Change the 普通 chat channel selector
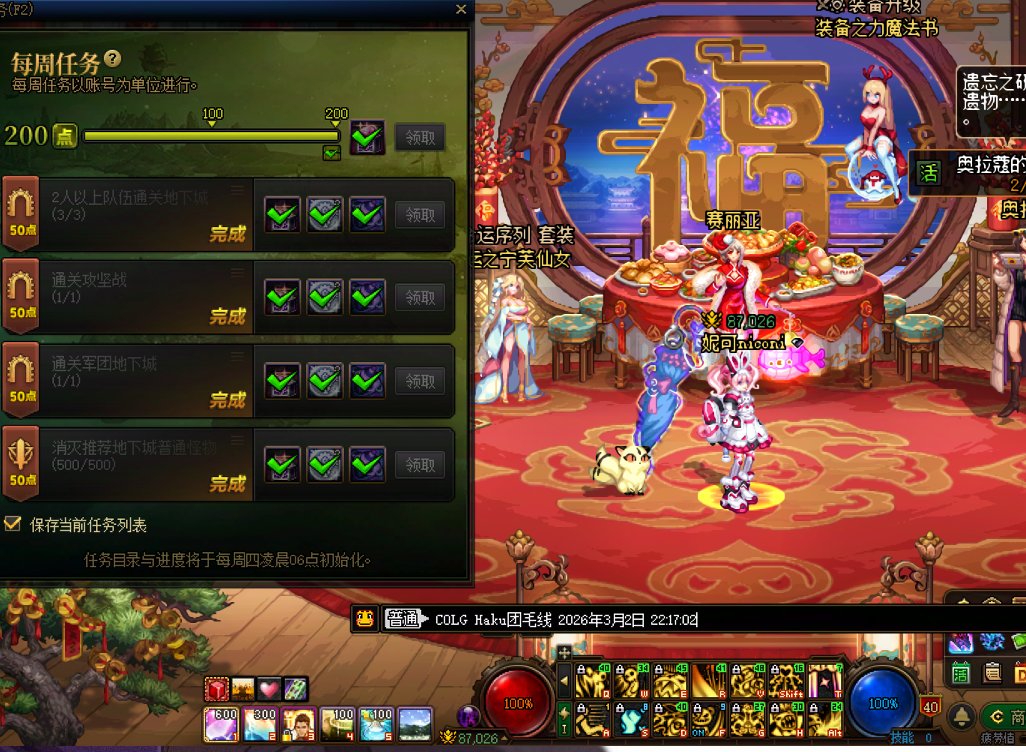This screenshot has height=752, width=1026. (x=406, y=619)
